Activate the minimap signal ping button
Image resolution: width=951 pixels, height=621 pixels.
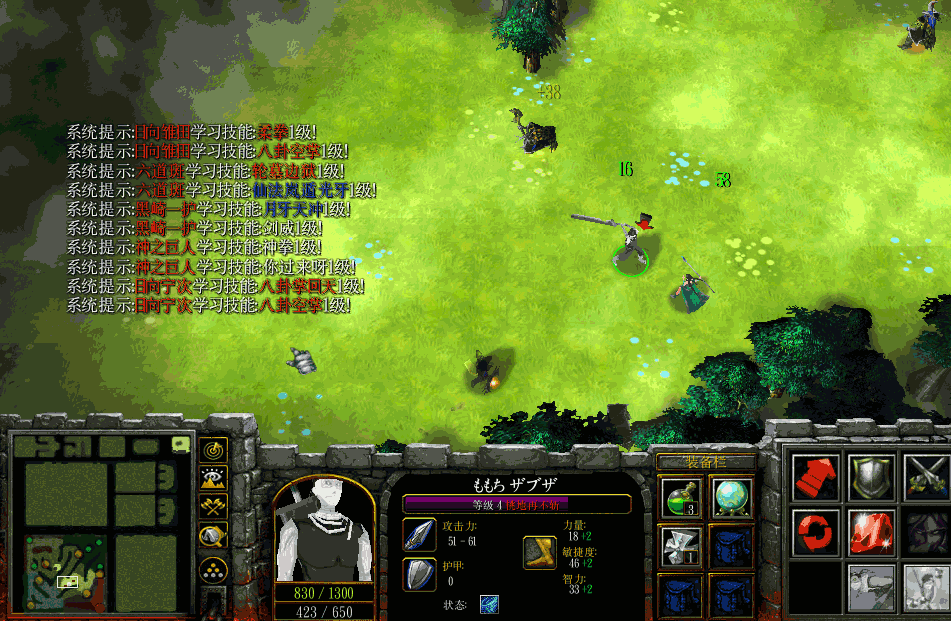tap(213, 452)
